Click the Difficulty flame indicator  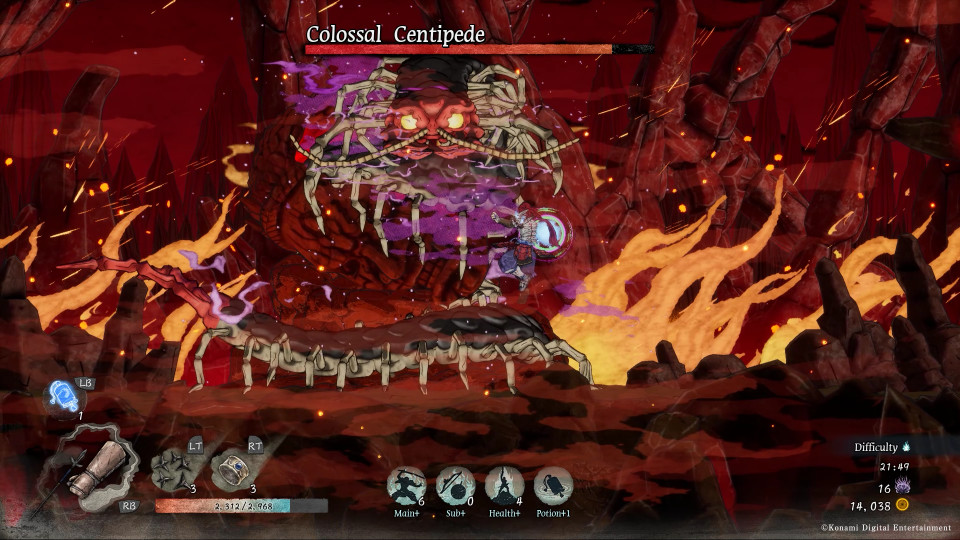click(x=907, y=447)
